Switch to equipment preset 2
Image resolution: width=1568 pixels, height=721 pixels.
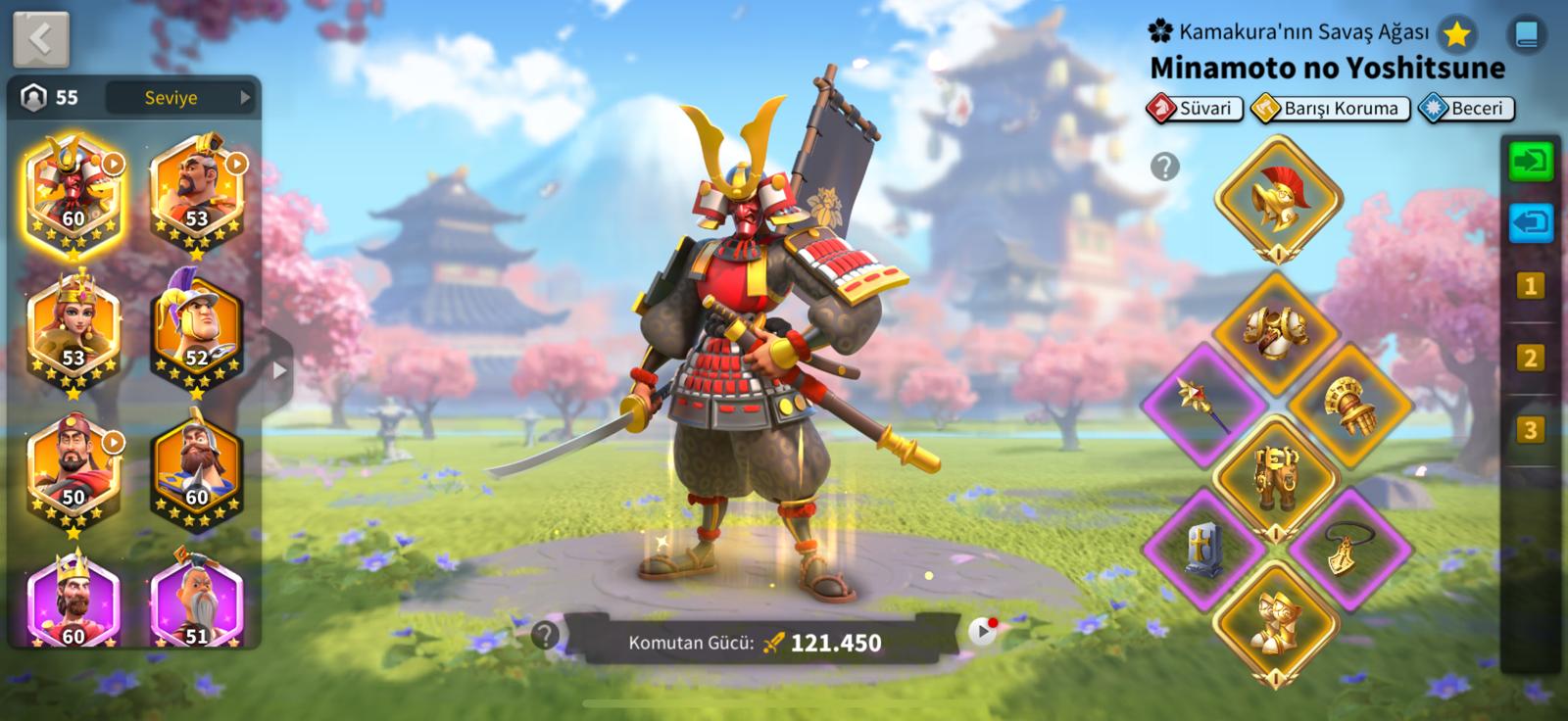[1530, 358]
